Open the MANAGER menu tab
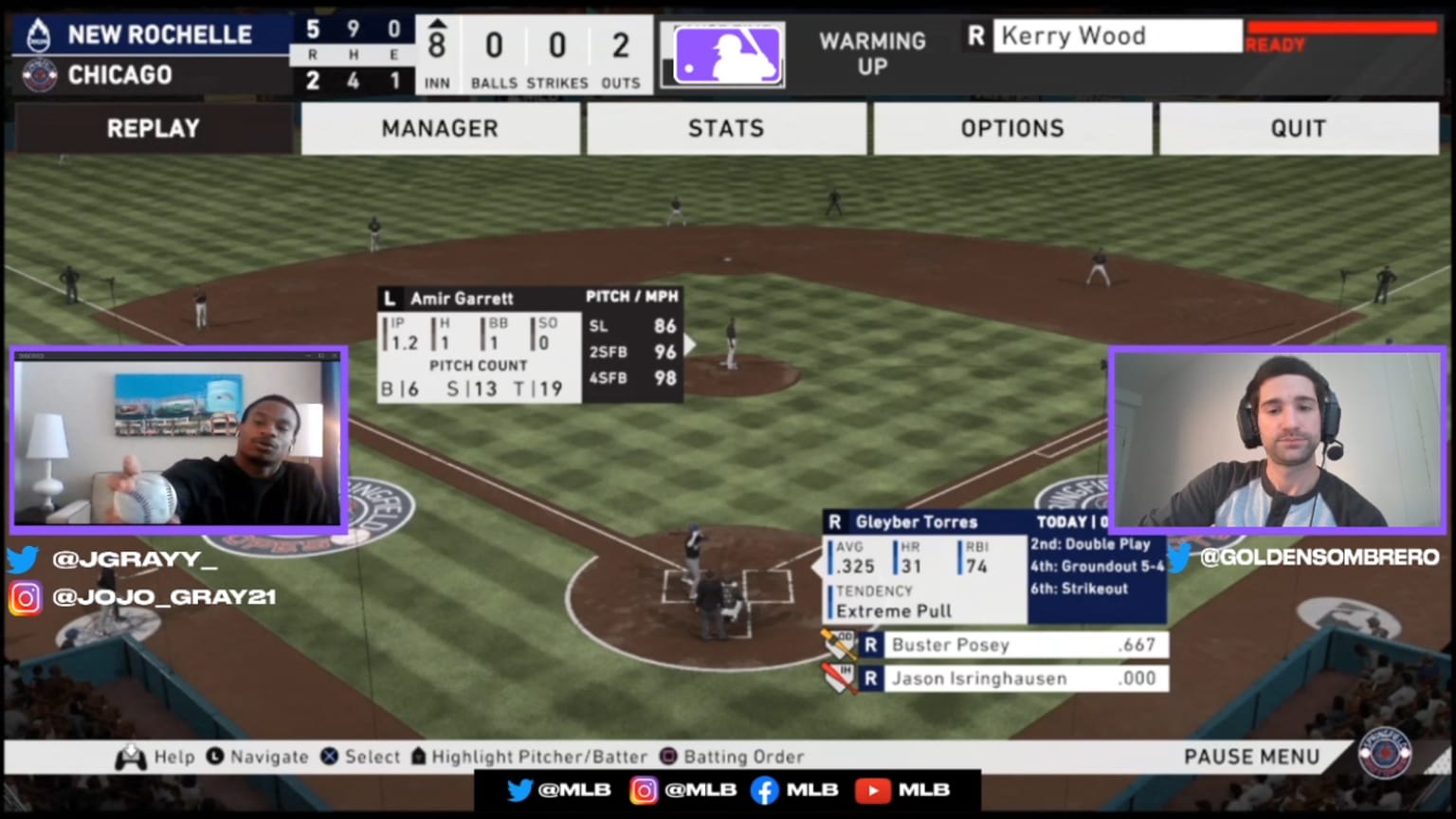Screen dimensions: 1456x819 point(440,128)
